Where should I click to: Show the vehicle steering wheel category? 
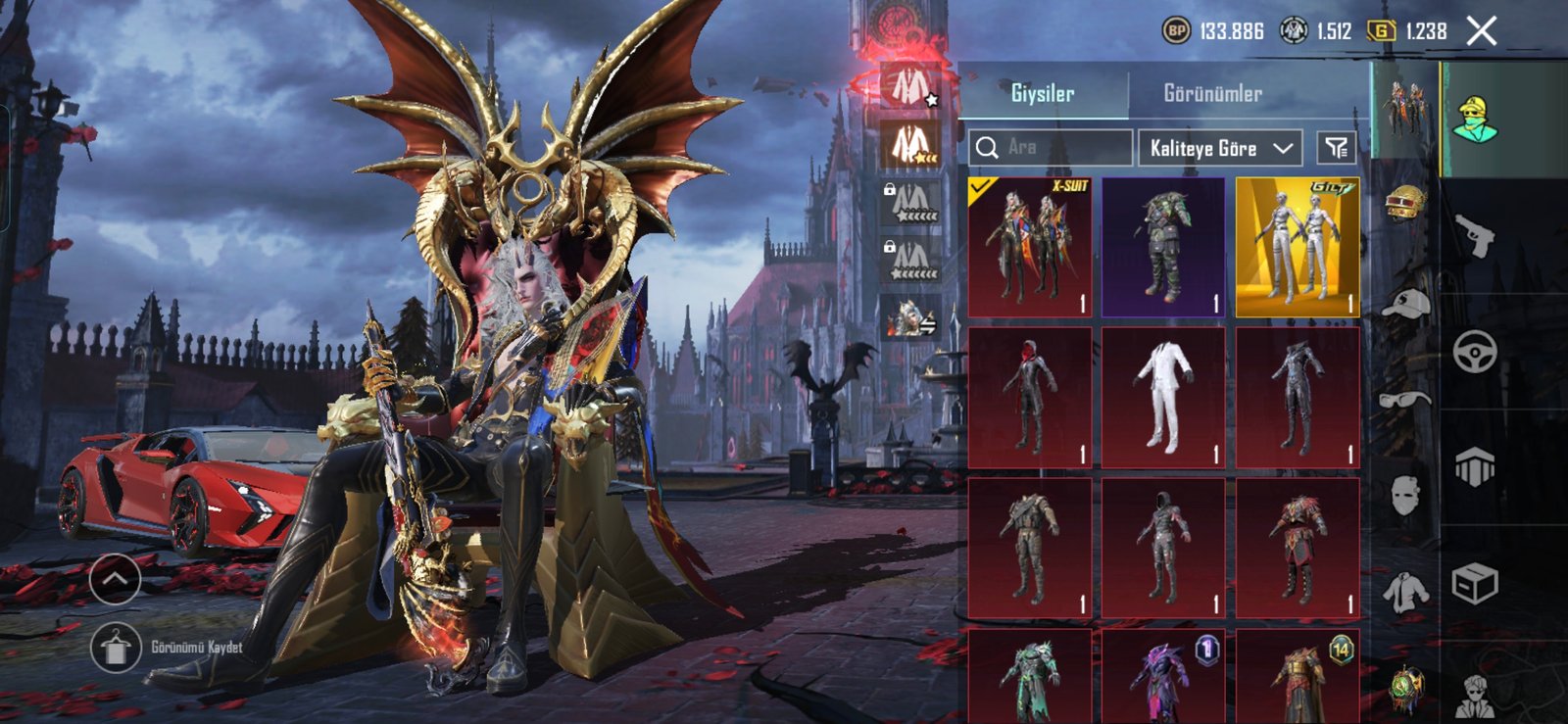[x=1475, y=352]
